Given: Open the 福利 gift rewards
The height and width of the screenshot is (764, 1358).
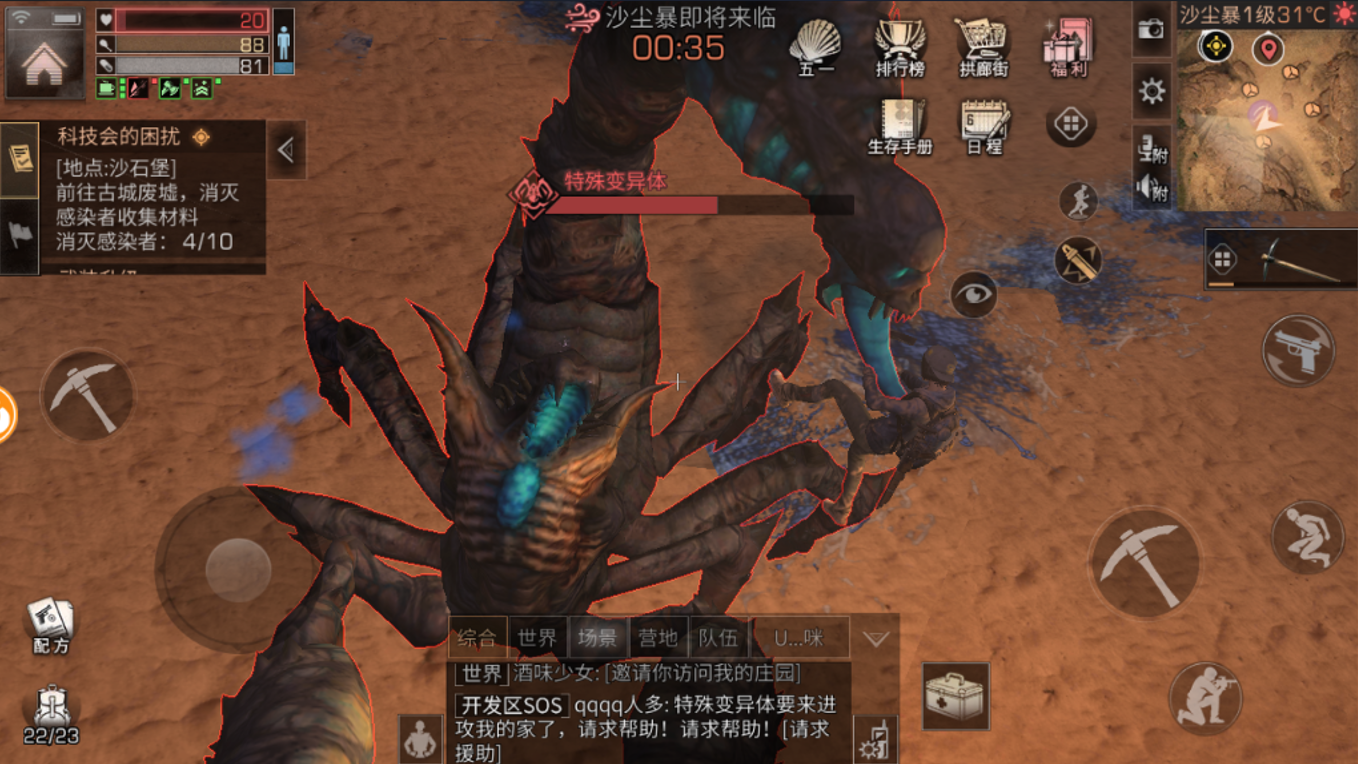Looking at the screenshot, I should pos(1067,46).
